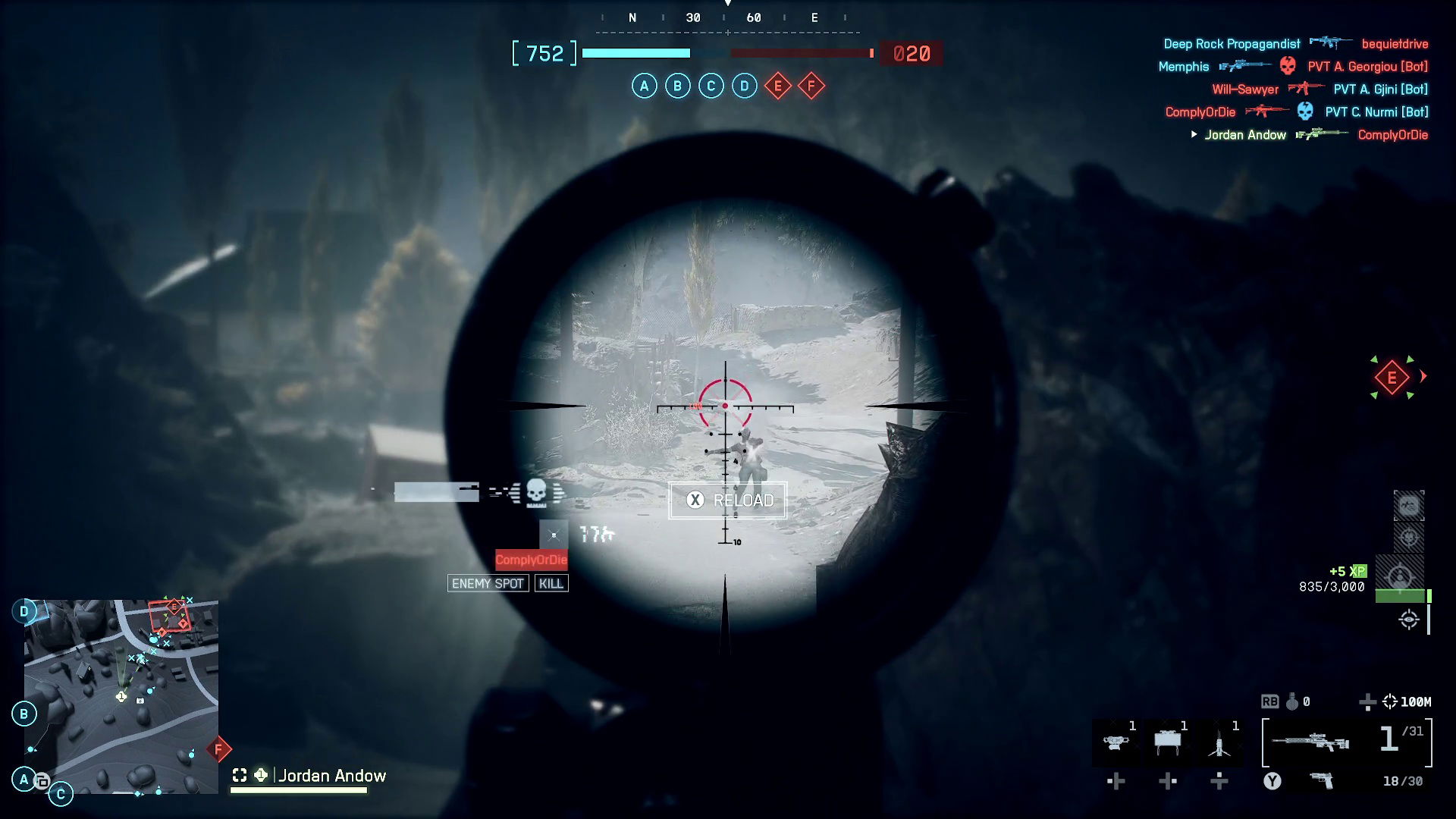This screenshot has height=819, width=1456.
Task: Click the grenade icon above the weapon
Action: 1292,702
